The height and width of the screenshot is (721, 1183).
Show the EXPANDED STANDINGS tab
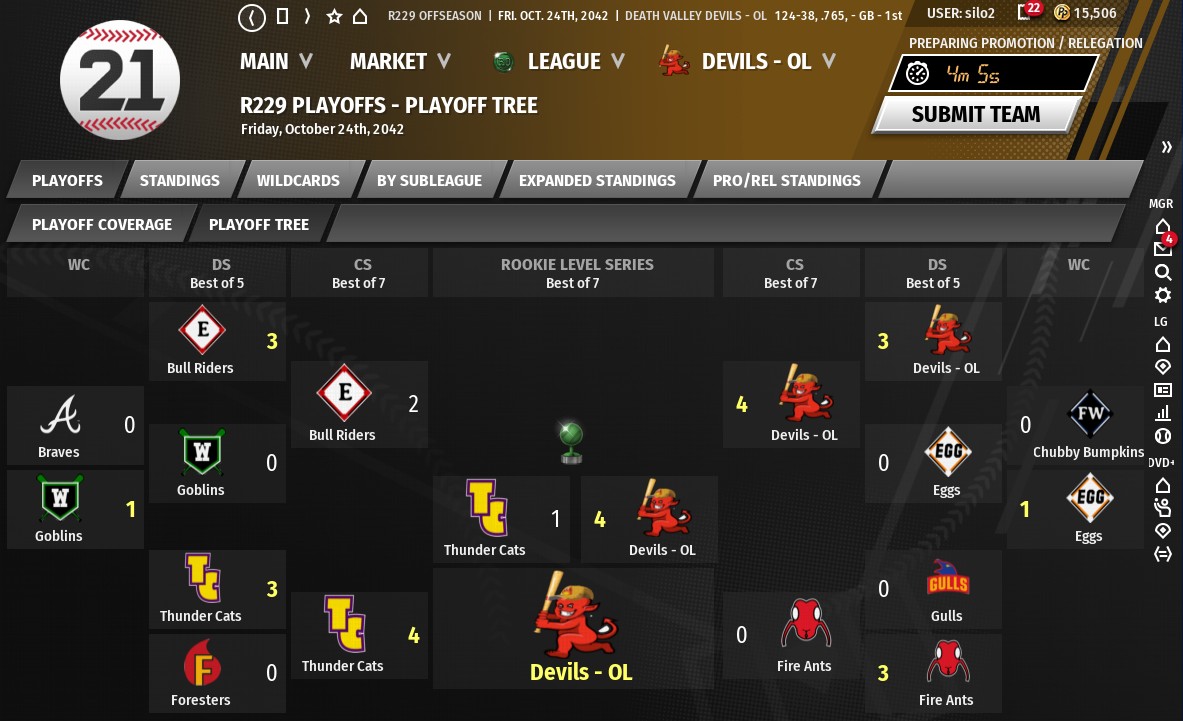pyautogui.click(x=597, y=181)
